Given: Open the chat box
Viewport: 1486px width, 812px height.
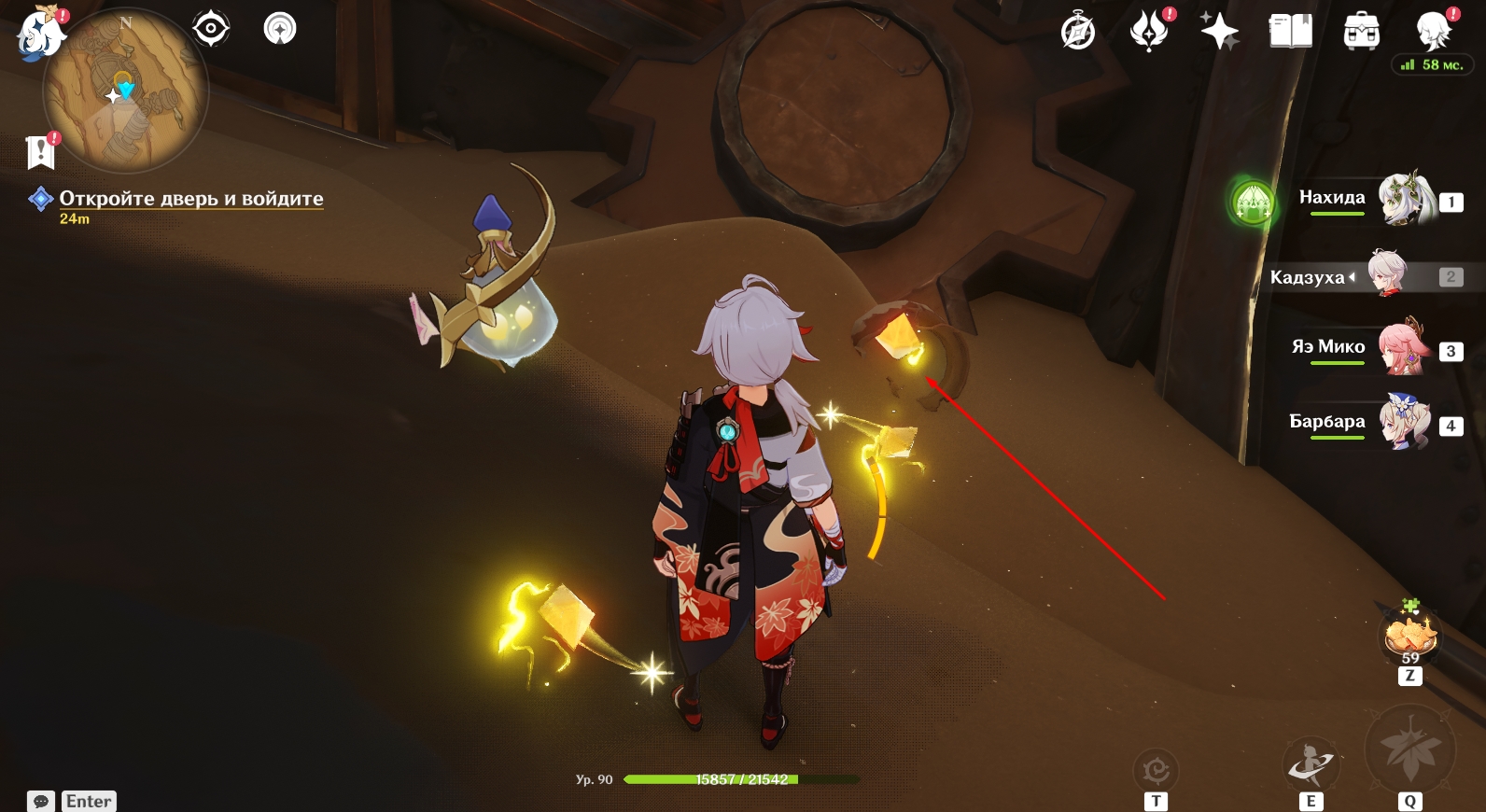Looking at the screenshot, I should point(41,801).
